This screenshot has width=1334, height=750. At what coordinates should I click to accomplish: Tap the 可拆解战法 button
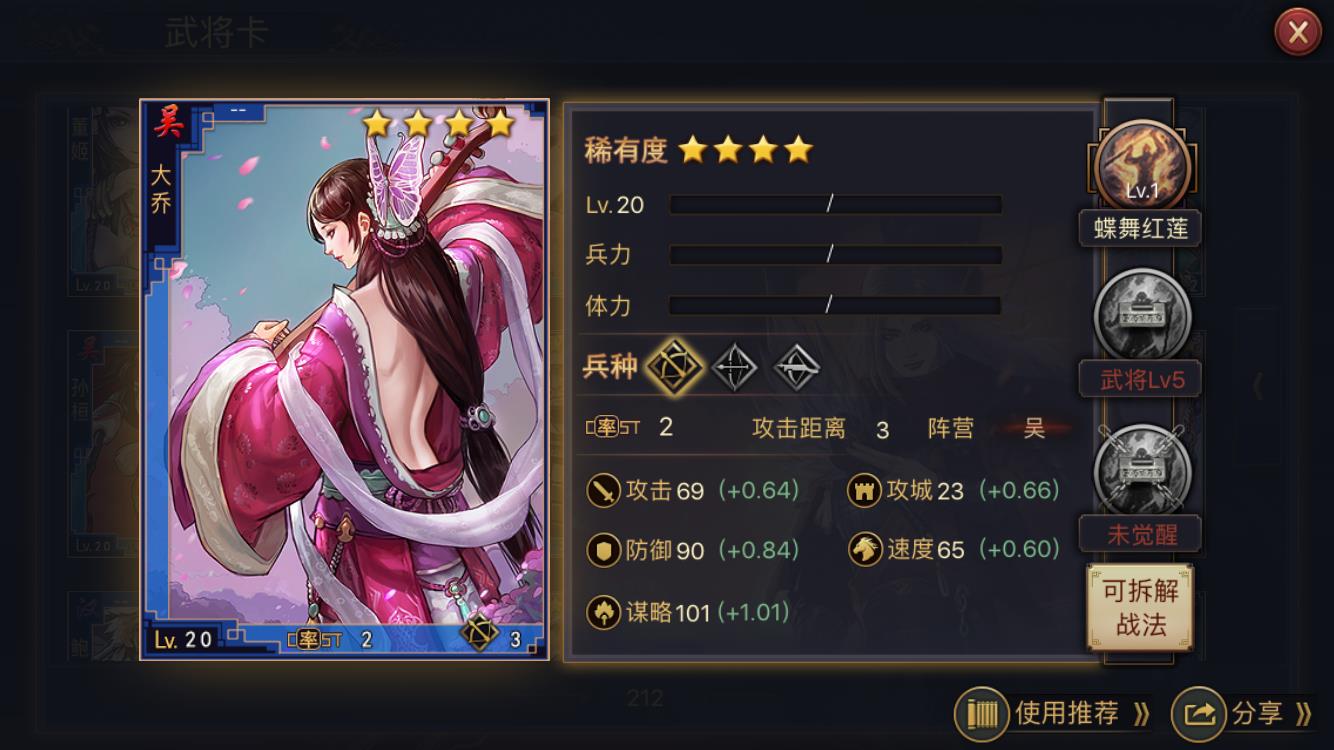[1140, 607]
